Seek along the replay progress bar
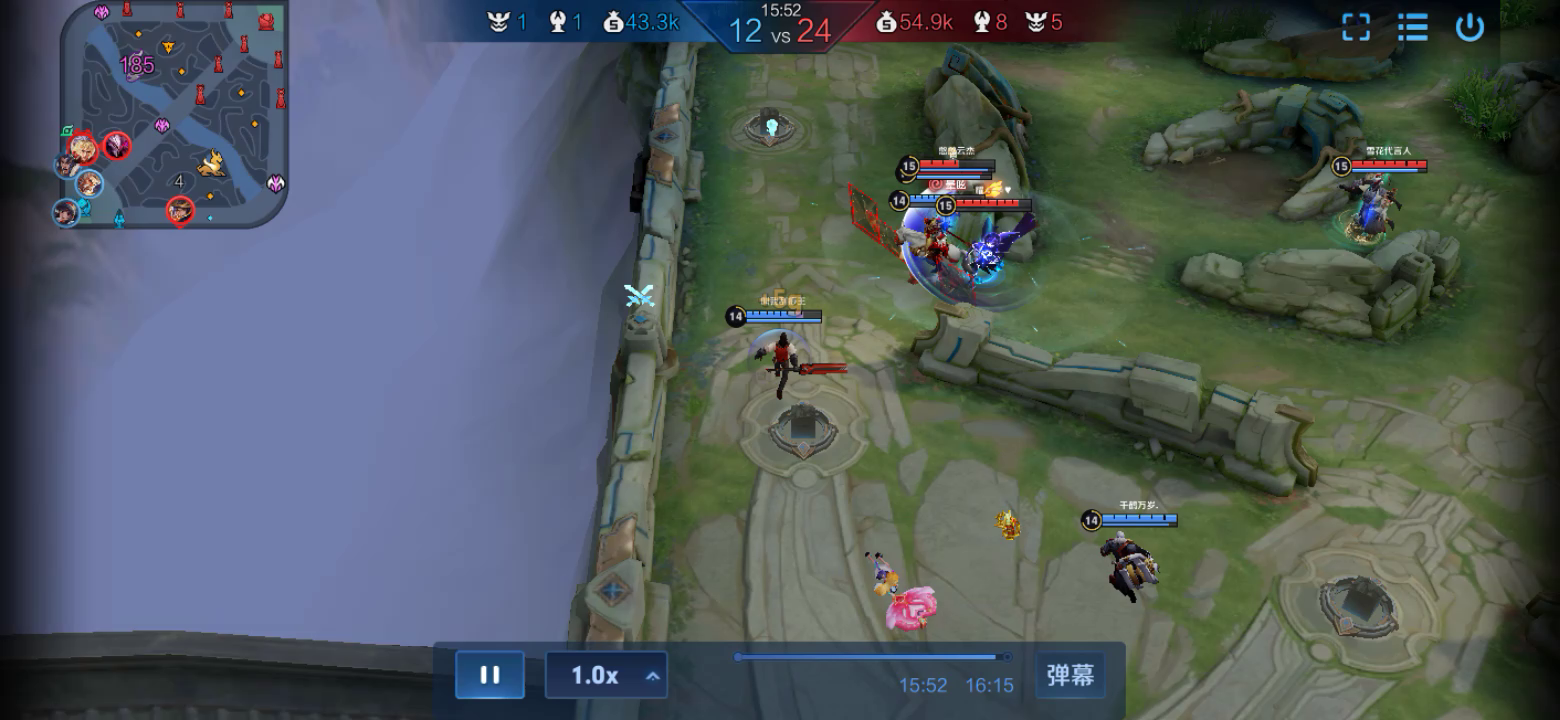 [870, 657]
